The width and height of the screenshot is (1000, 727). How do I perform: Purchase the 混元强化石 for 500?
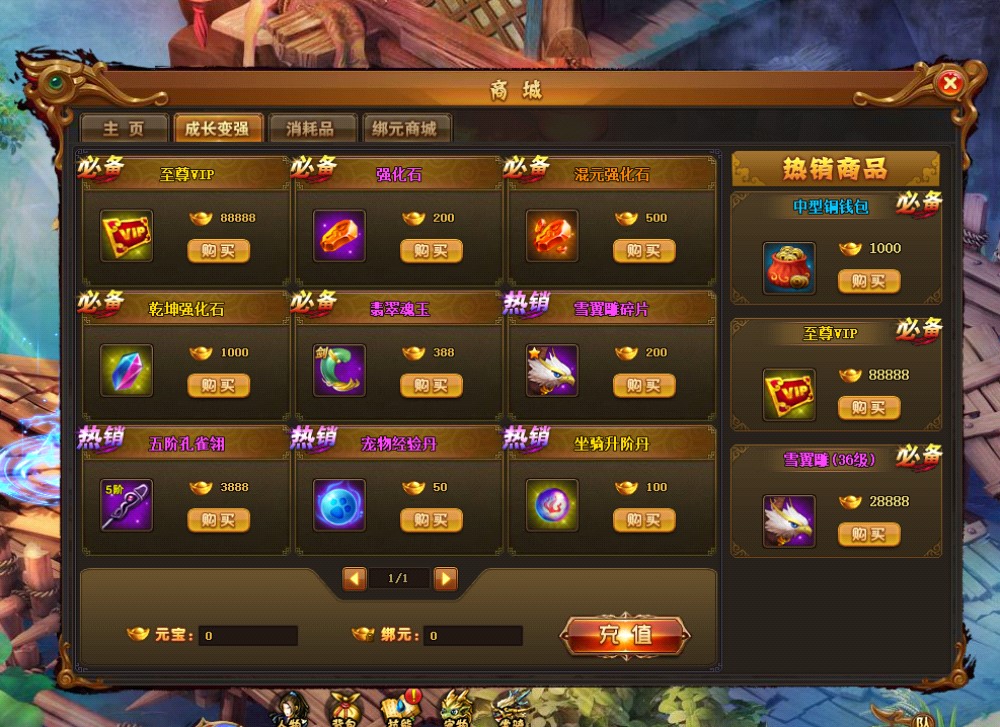[644, 251]
